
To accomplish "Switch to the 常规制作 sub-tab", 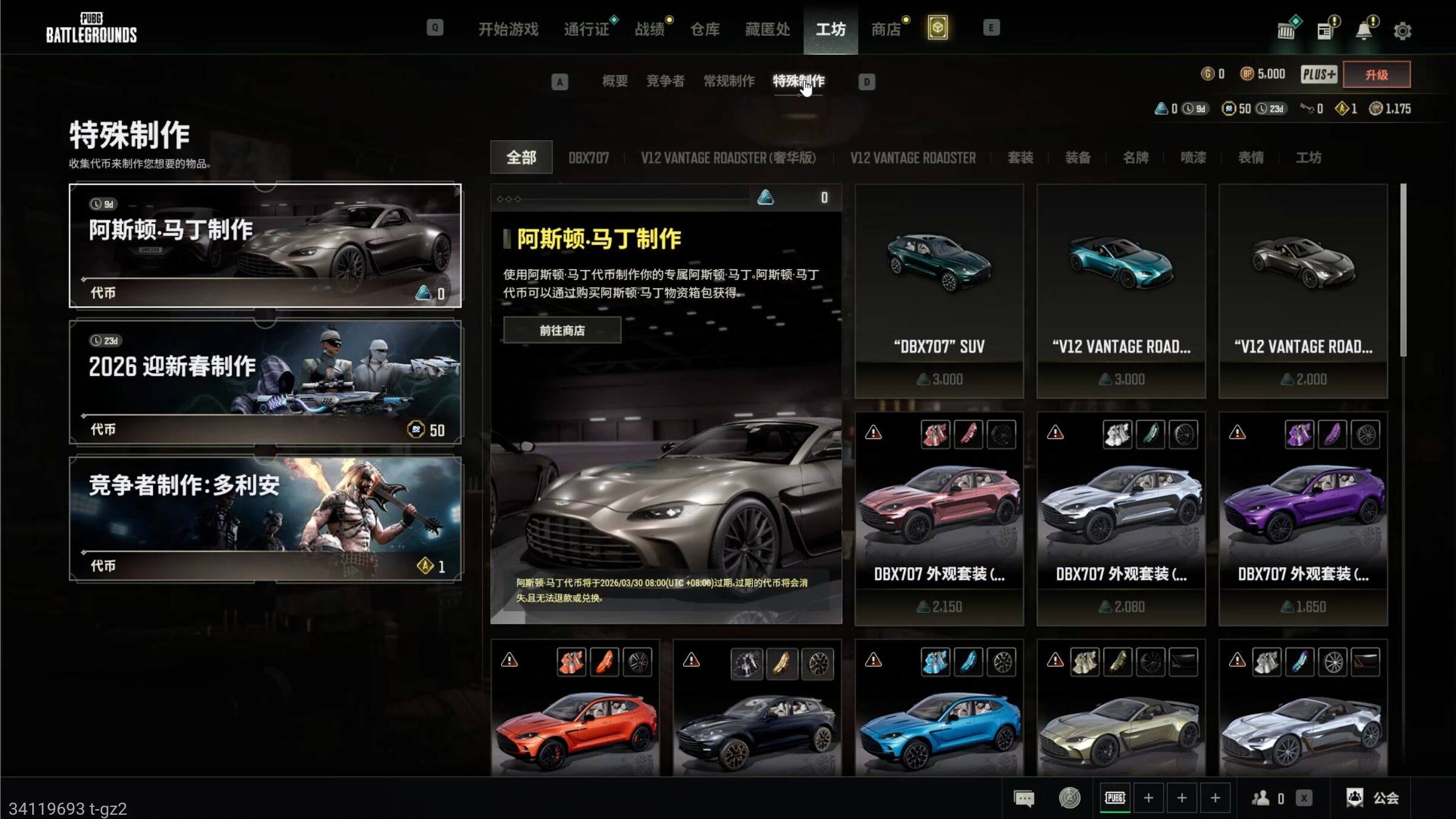I will 729,81.
